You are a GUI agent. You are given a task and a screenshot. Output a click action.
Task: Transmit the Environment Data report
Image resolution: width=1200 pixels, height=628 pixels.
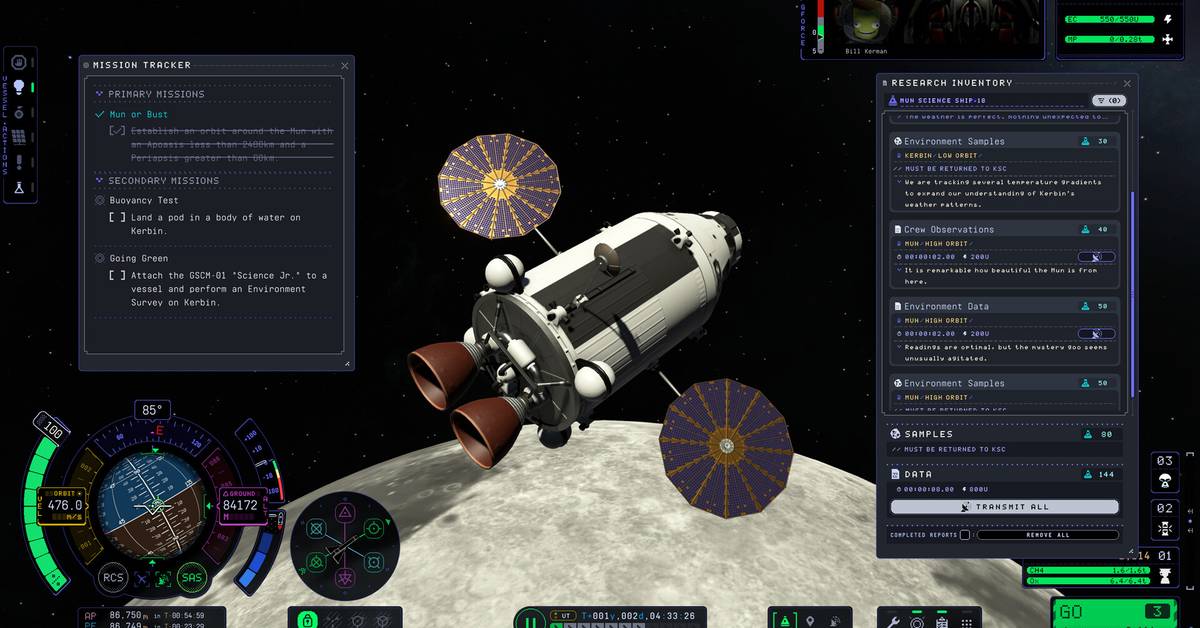coord(1096,334)
